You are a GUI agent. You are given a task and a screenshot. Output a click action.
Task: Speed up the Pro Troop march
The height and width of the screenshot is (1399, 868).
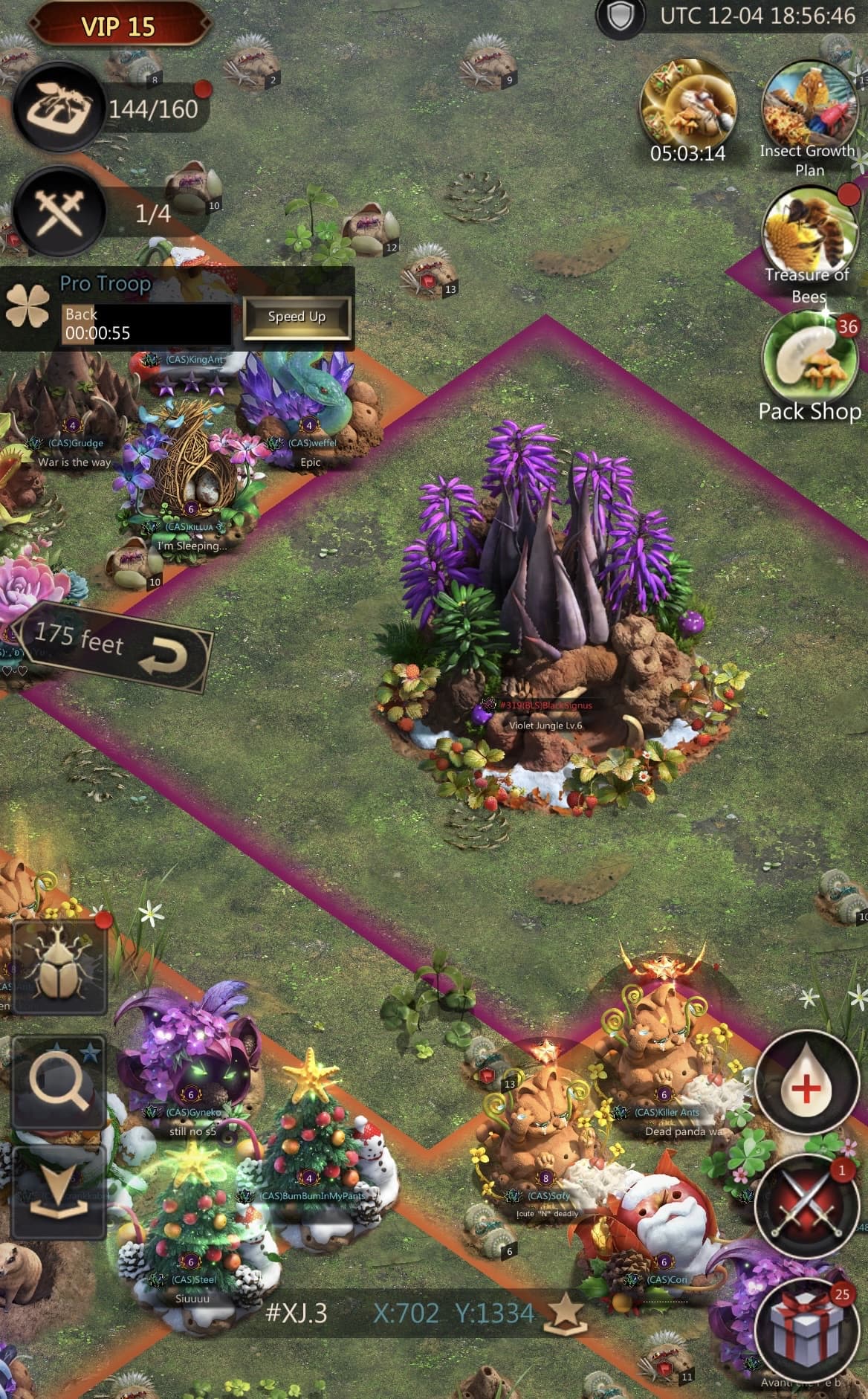tap(297, 317)
